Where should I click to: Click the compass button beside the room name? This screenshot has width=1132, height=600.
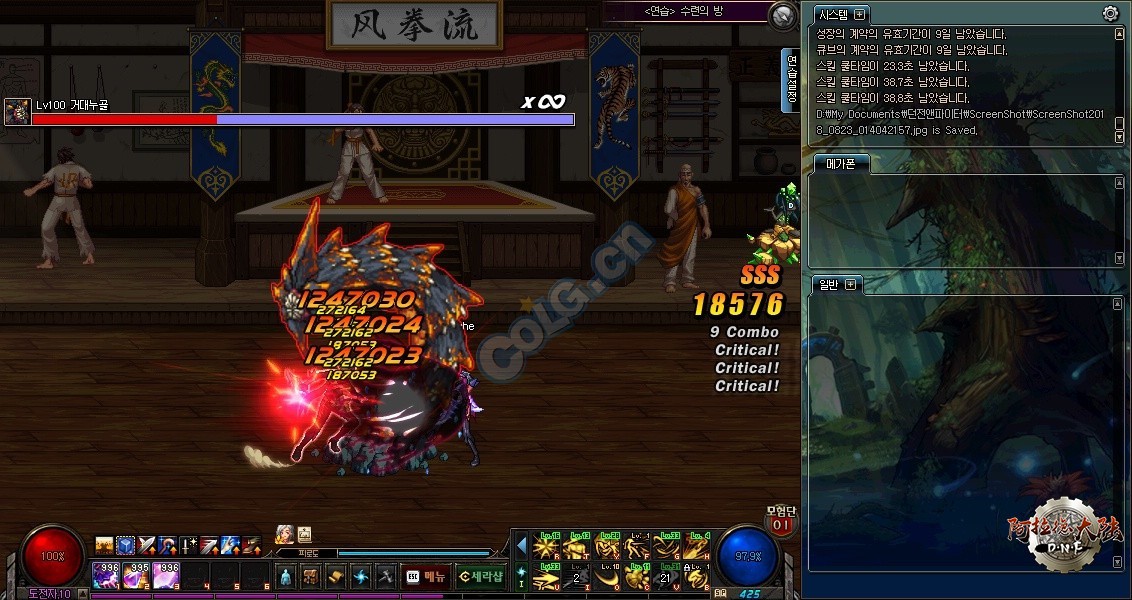click(x=783, y=14)
